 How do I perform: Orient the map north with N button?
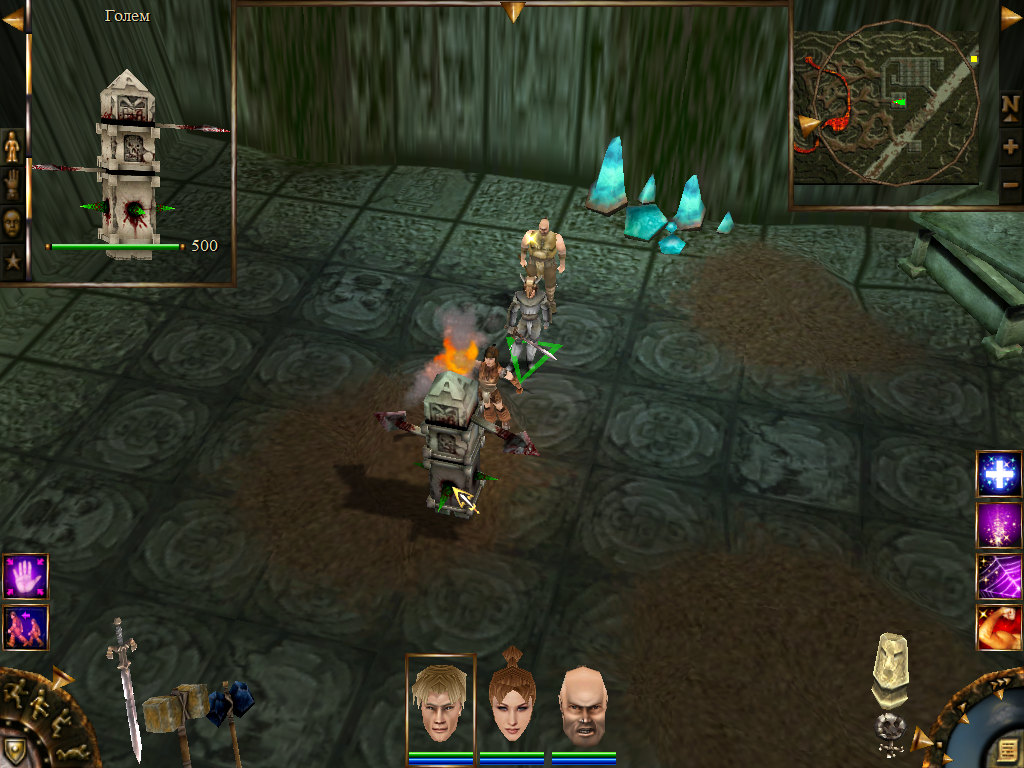(x=1011, y=106)
